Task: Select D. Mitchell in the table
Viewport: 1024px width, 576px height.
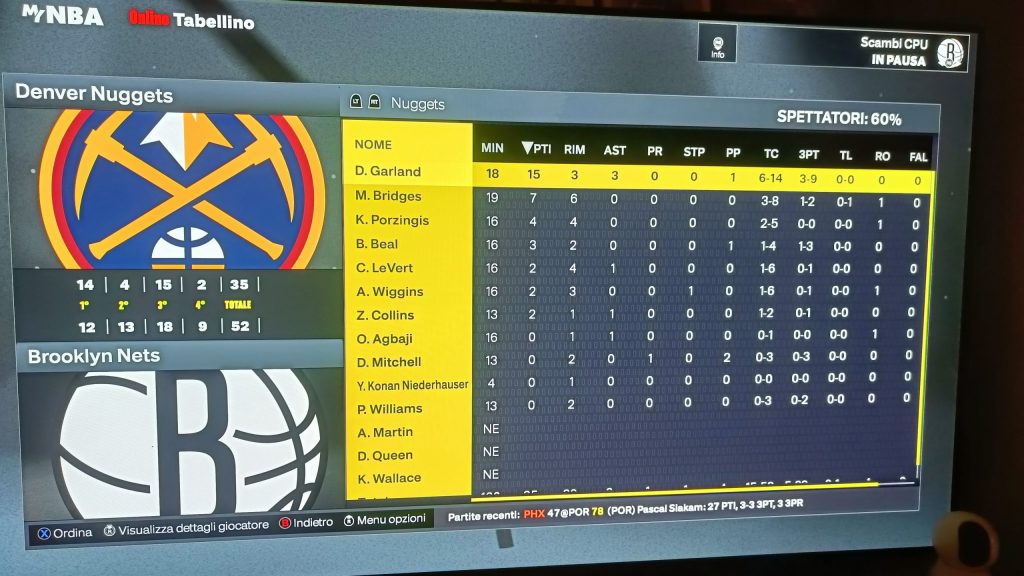Action: tap(389, 362)
